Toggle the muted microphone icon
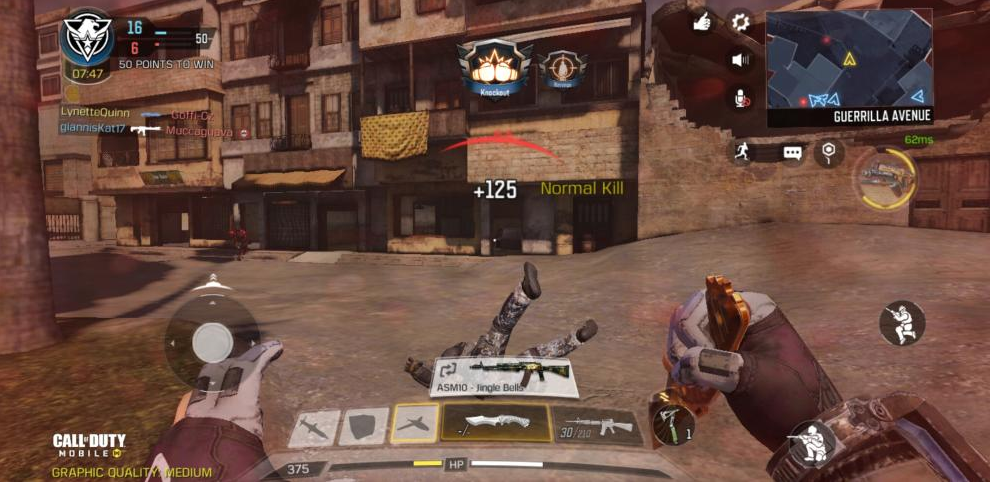The width and height of the screenshot is (990, 482). [x=741, y=98]
